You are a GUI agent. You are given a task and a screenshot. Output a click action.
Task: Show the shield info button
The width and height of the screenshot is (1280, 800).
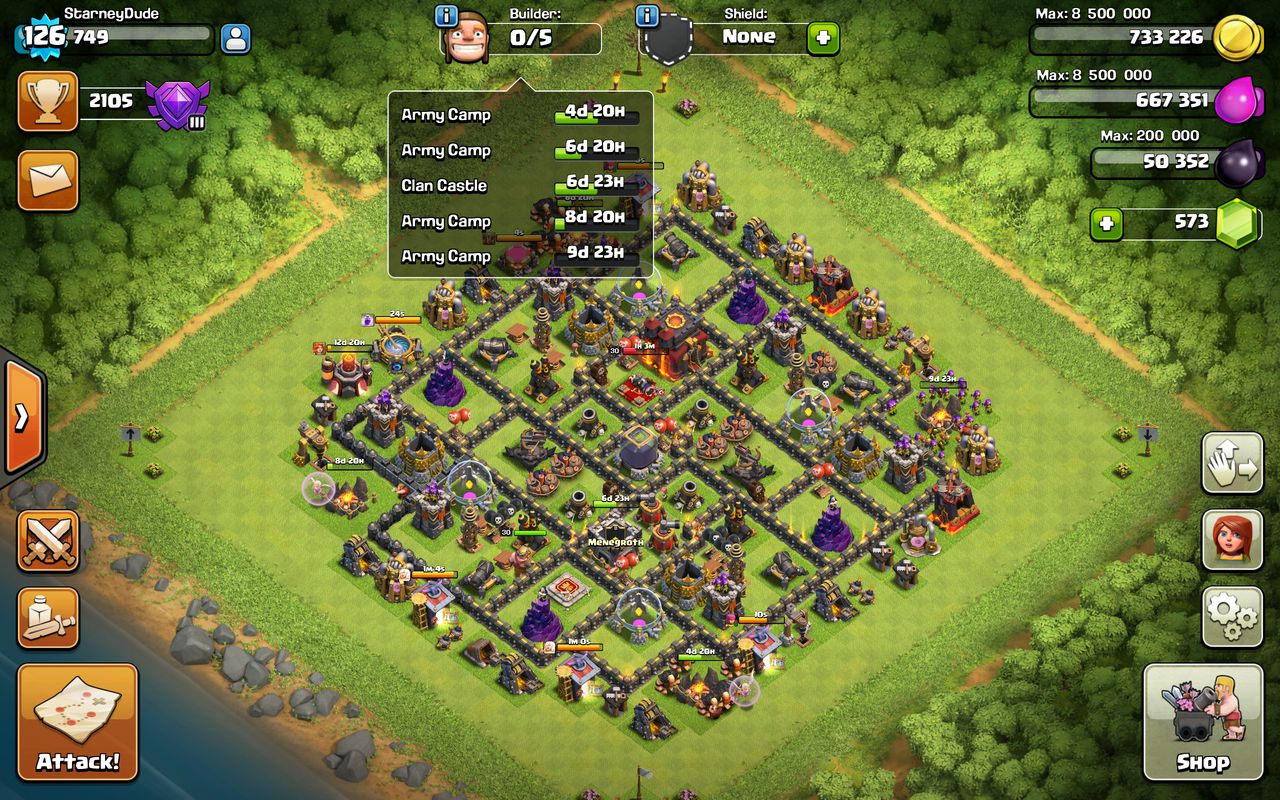[647, 16]
